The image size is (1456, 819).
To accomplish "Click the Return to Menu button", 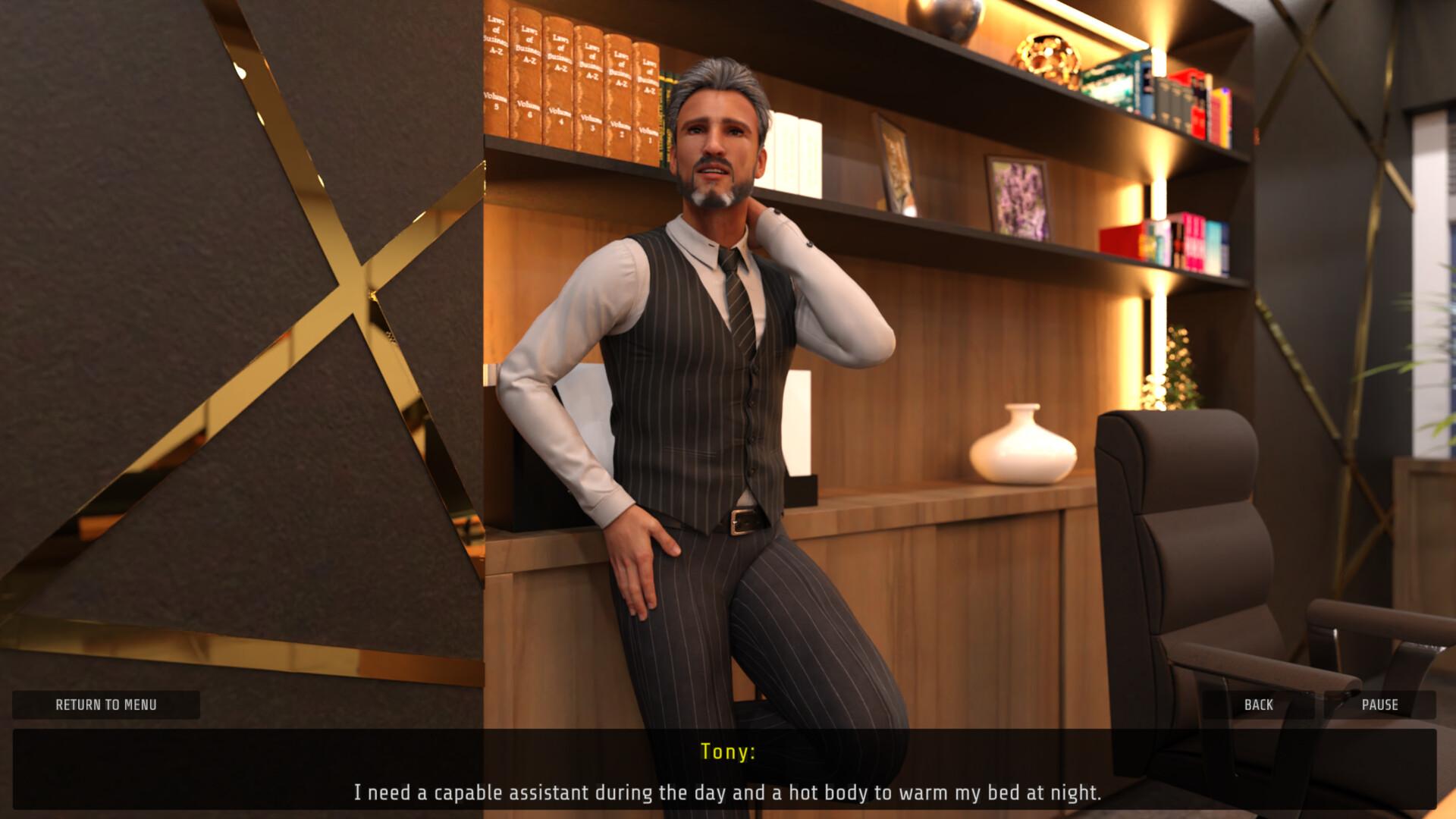I will click(106, 704).
